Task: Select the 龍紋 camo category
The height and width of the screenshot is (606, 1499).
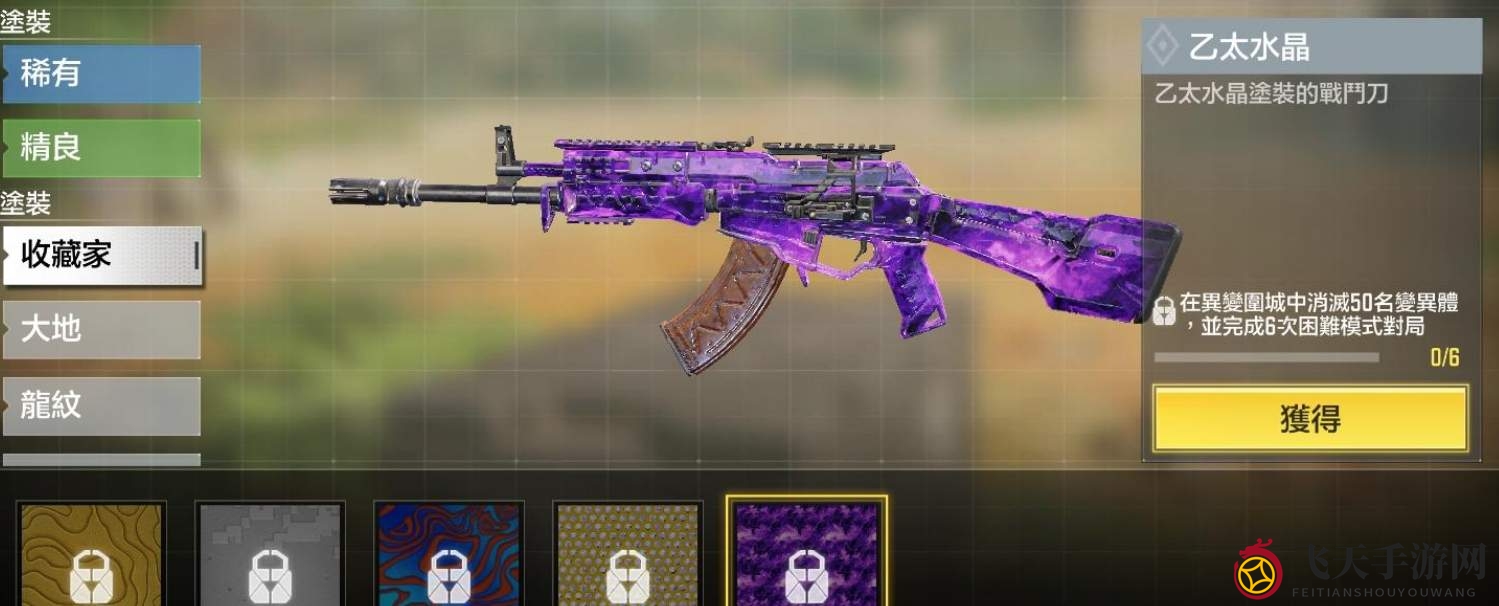Action: point(101,405)
